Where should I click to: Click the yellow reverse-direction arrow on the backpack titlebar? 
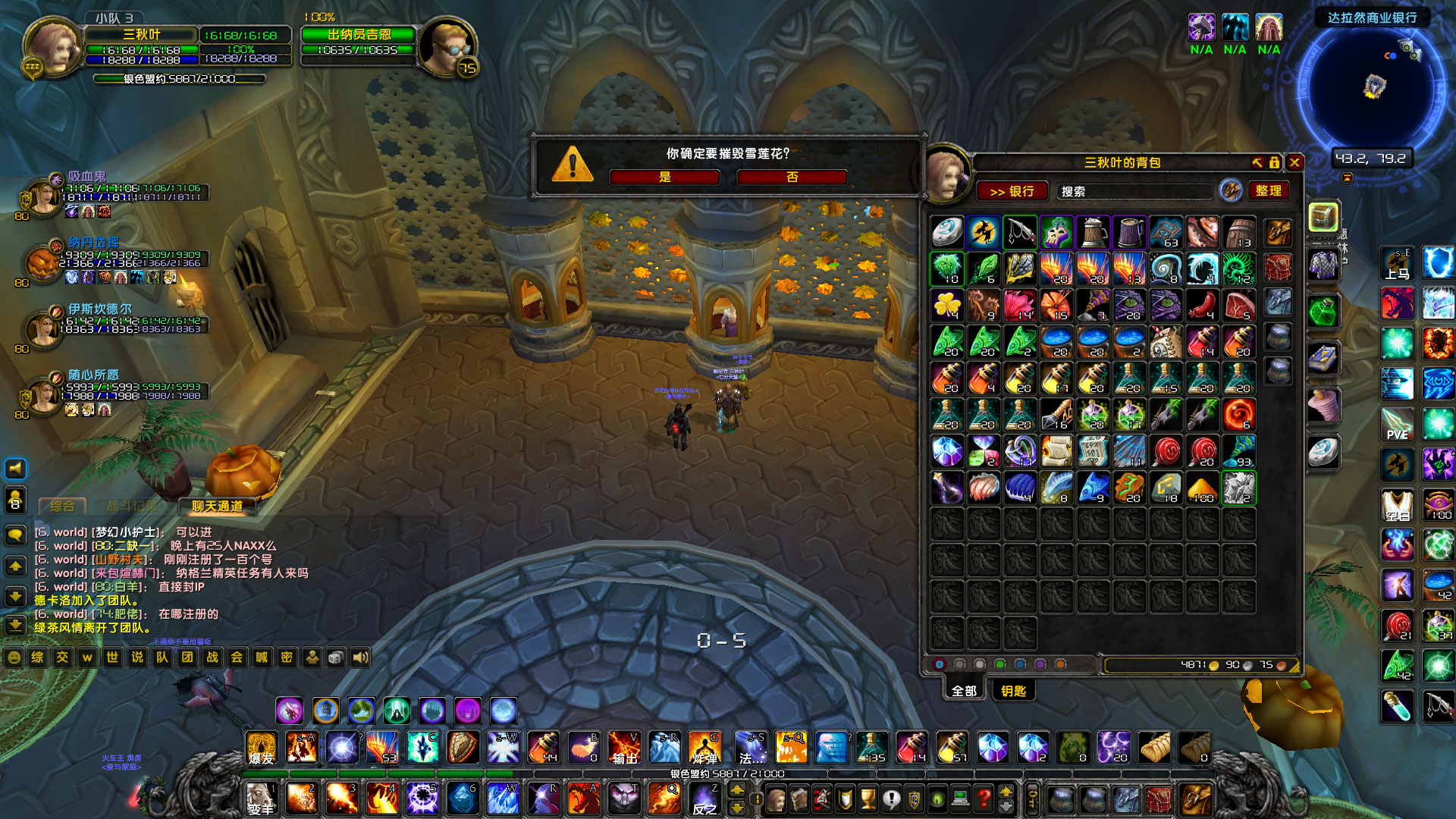click(1258, 162)
